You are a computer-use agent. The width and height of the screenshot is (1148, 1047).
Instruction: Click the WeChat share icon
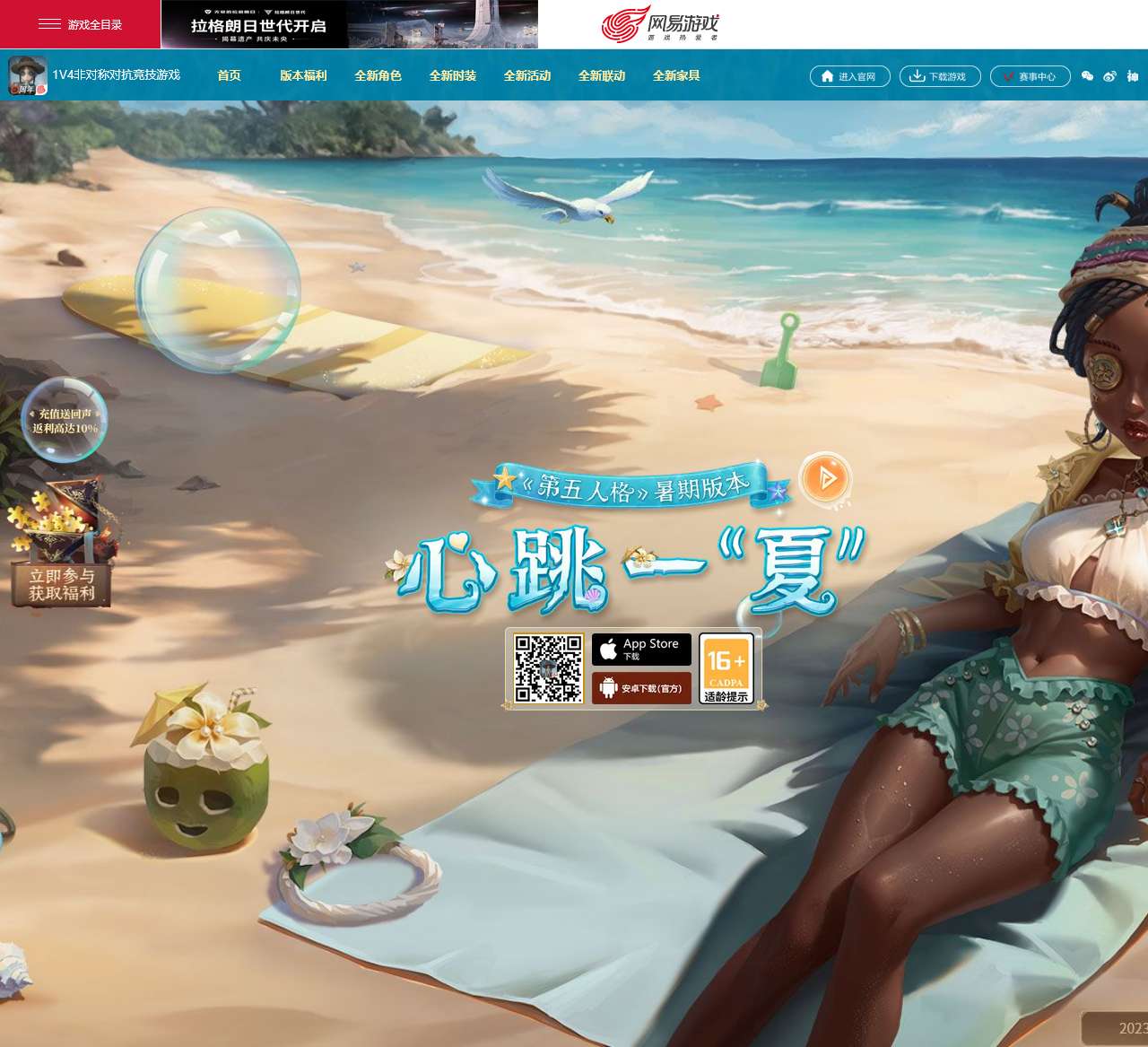[1087, 76]
